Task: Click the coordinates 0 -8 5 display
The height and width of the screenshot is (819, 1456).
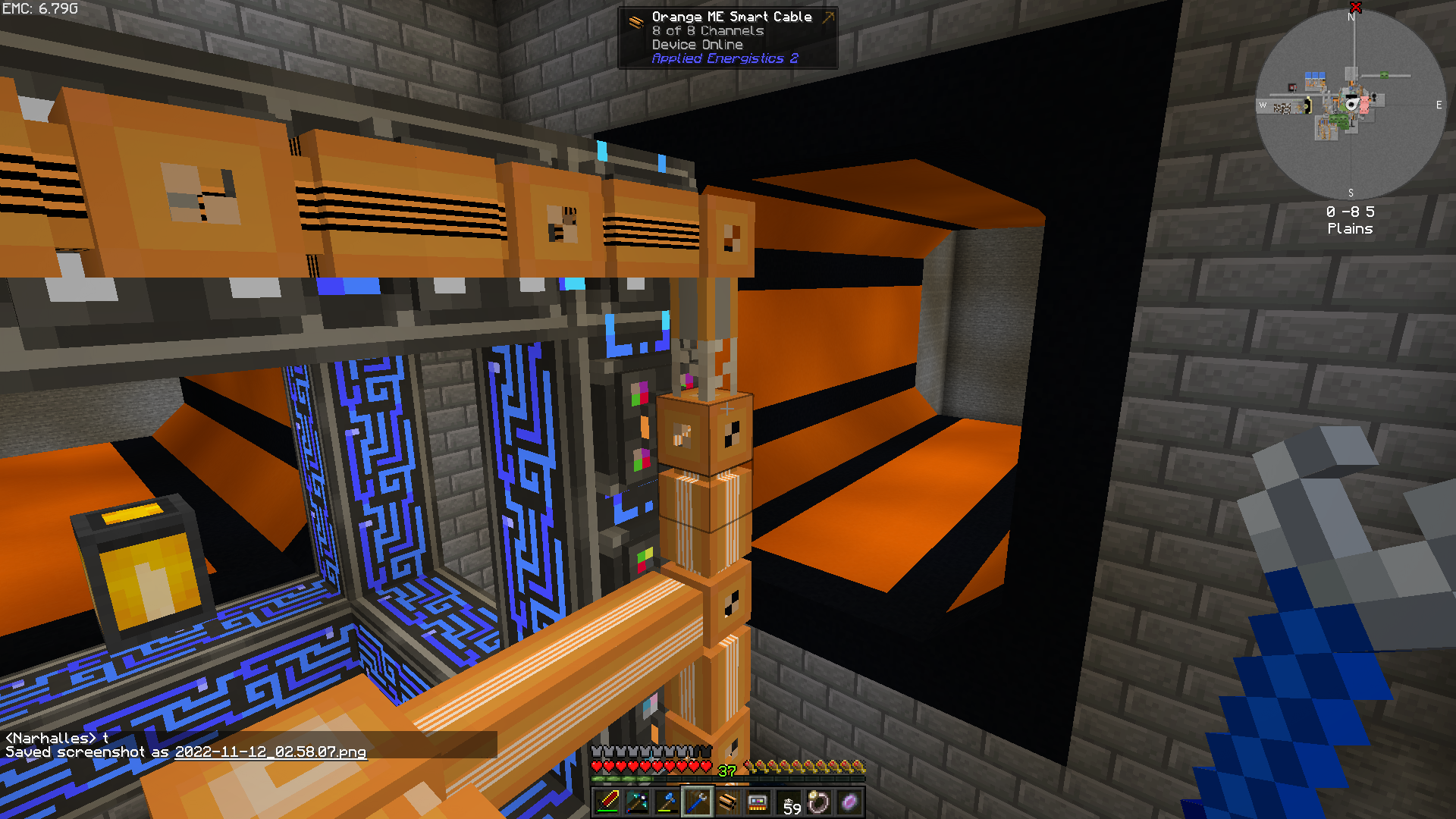Action: (1350, 212)
